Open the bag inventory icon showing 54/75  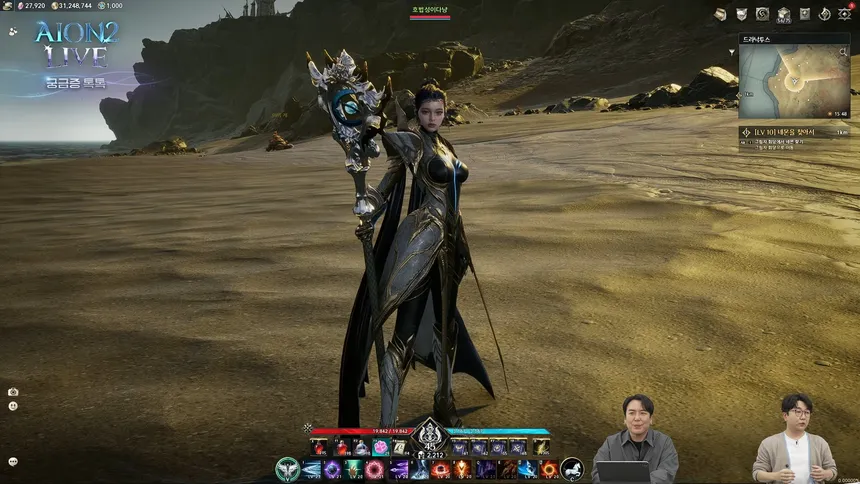[784, 14]
